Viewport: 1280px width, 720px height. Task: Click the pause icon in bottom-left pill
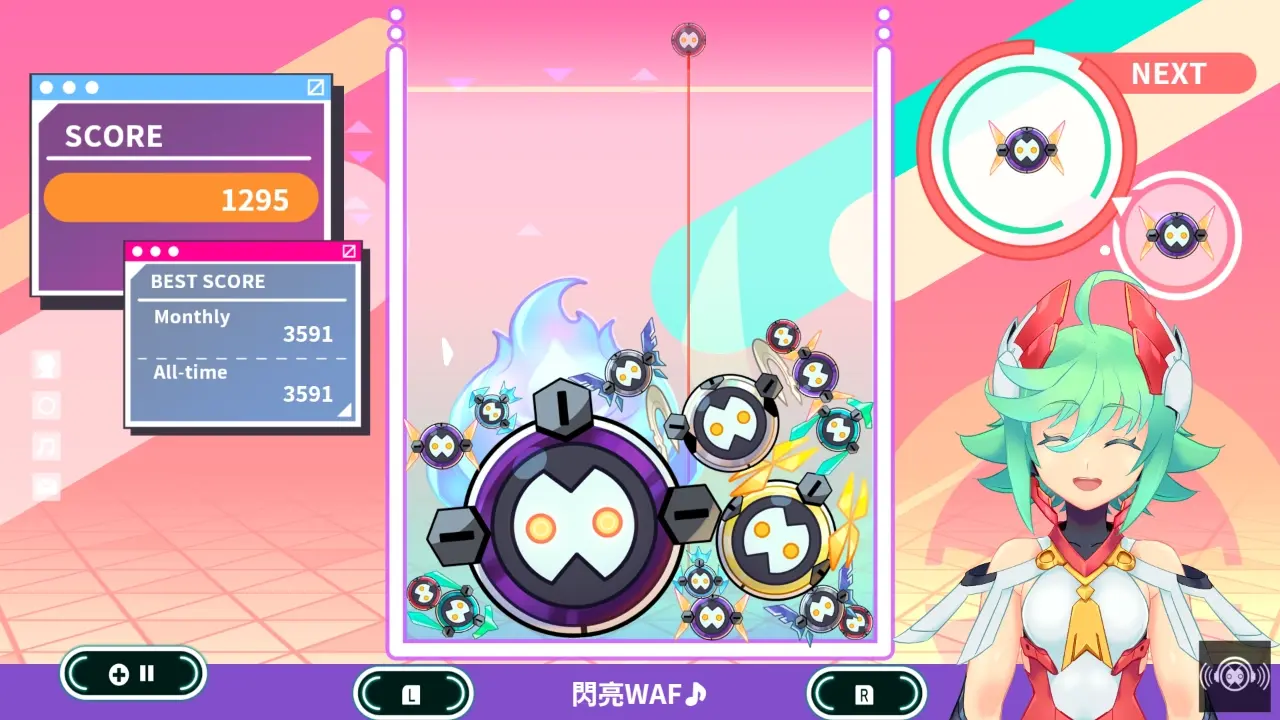[x=148, y=673]
